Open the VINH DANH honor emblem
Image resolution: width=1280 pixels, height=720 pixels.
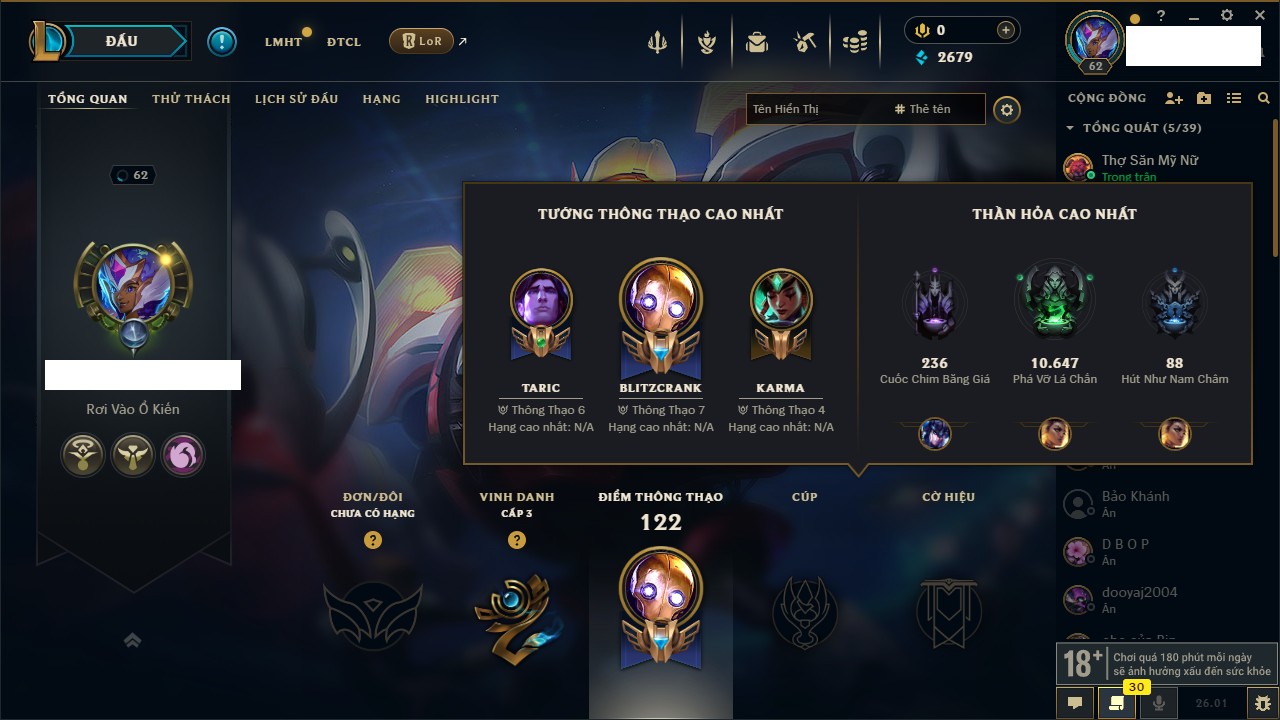(516, 612)
